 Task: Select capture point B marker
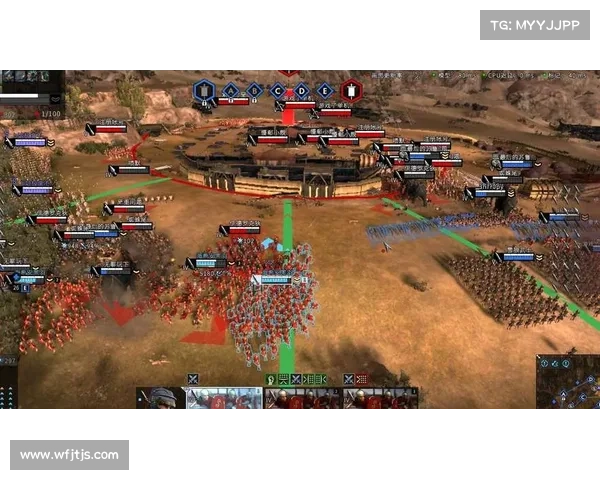pyautogui.click(x=255, y=91)
